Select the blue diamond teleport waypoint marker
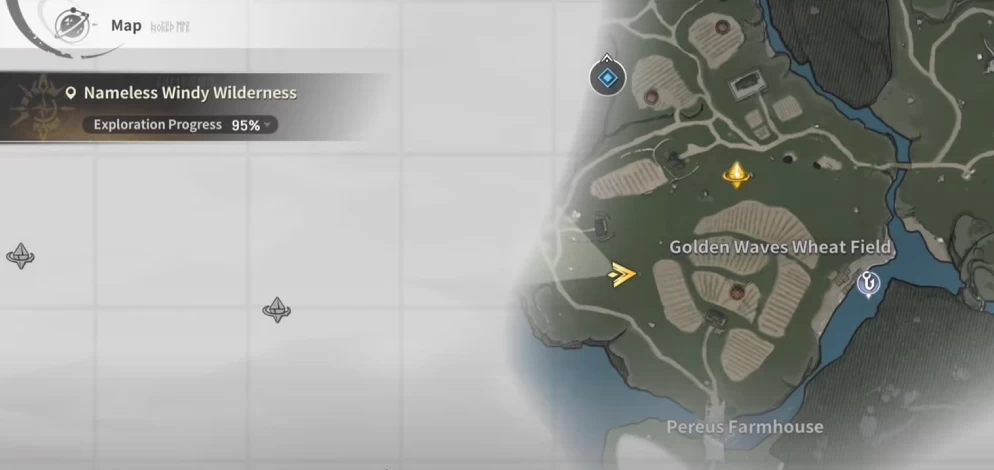Viewport: 994px width, 470px height. (x=607, y=77)
